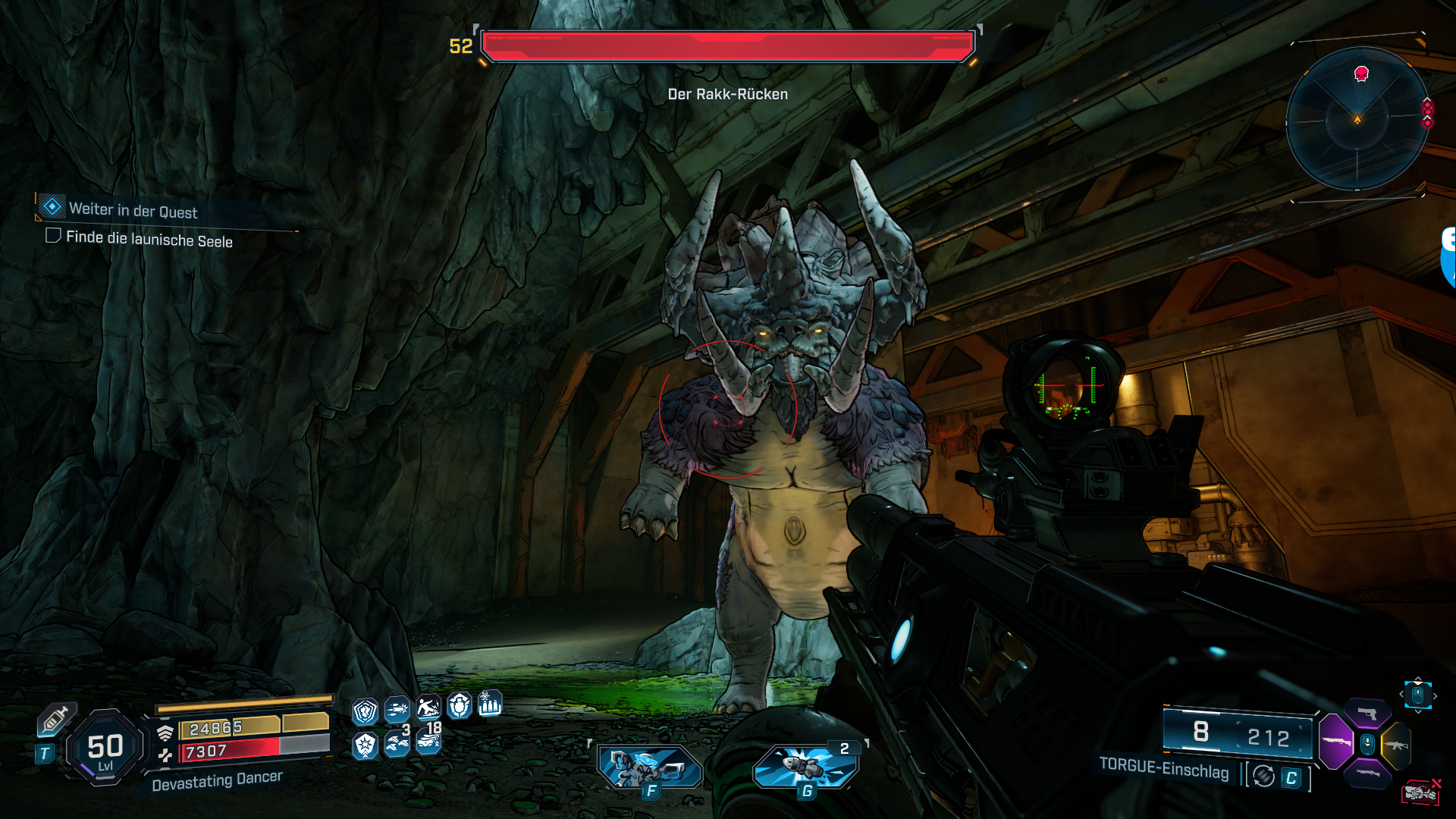1456x819 pixels.
Task: Equip the pistol weapon slot
Action: tap(1367, 713)
